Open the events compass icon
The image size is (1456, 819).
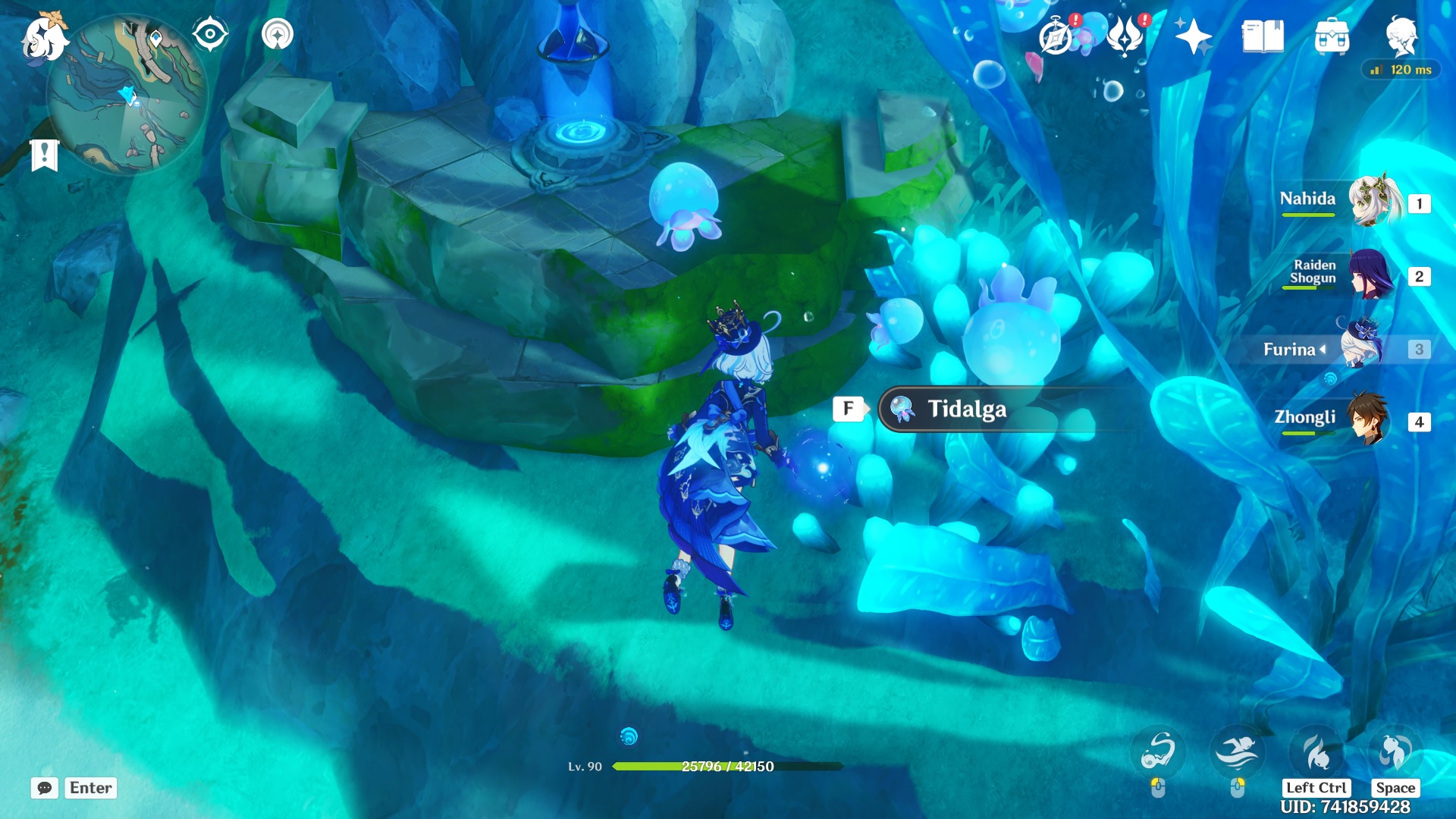tap(1056, 36)
